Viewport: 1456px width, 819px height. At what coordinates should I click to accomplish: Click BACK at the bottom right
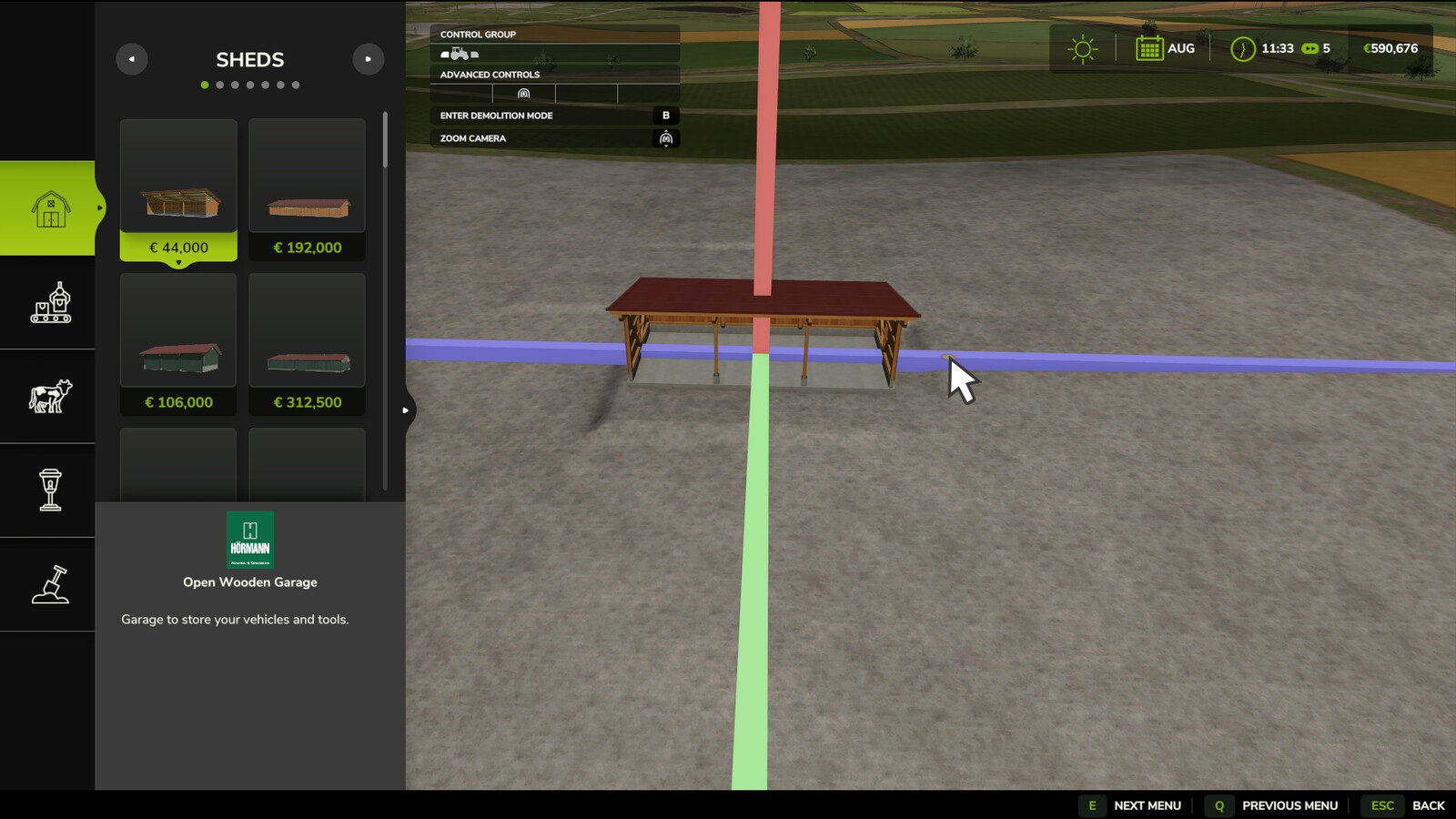[1428, 805]
